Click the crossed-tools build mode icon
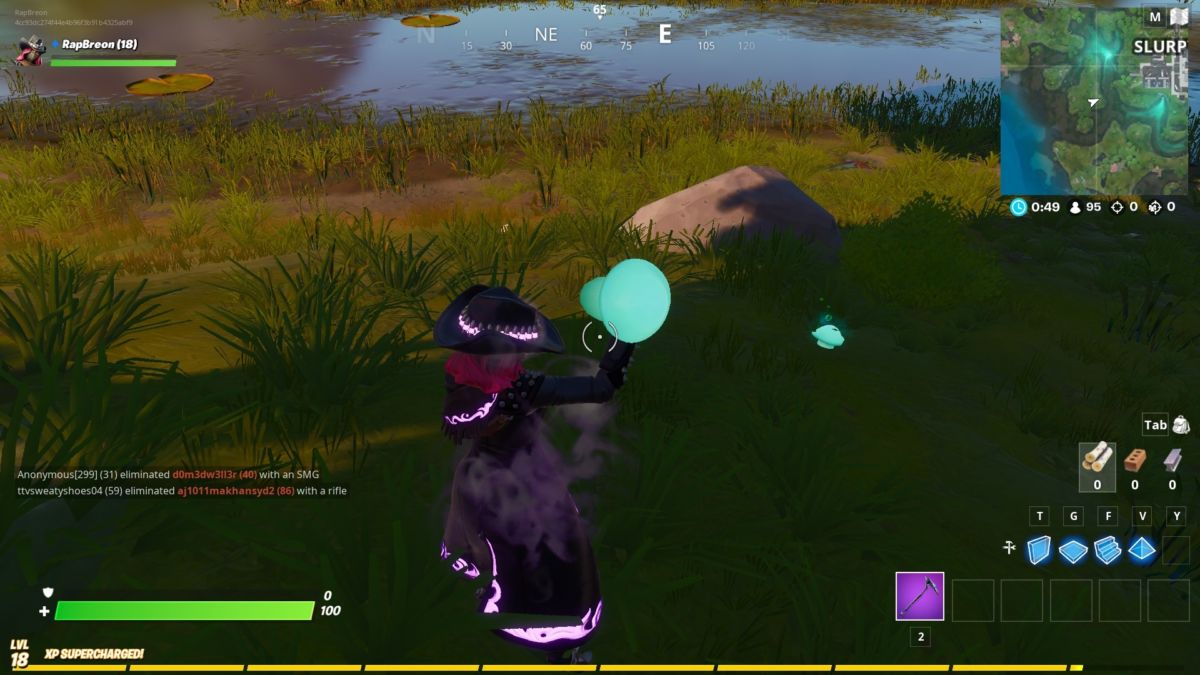This screenshot has width=1200, height=675. pos(1010,548)
